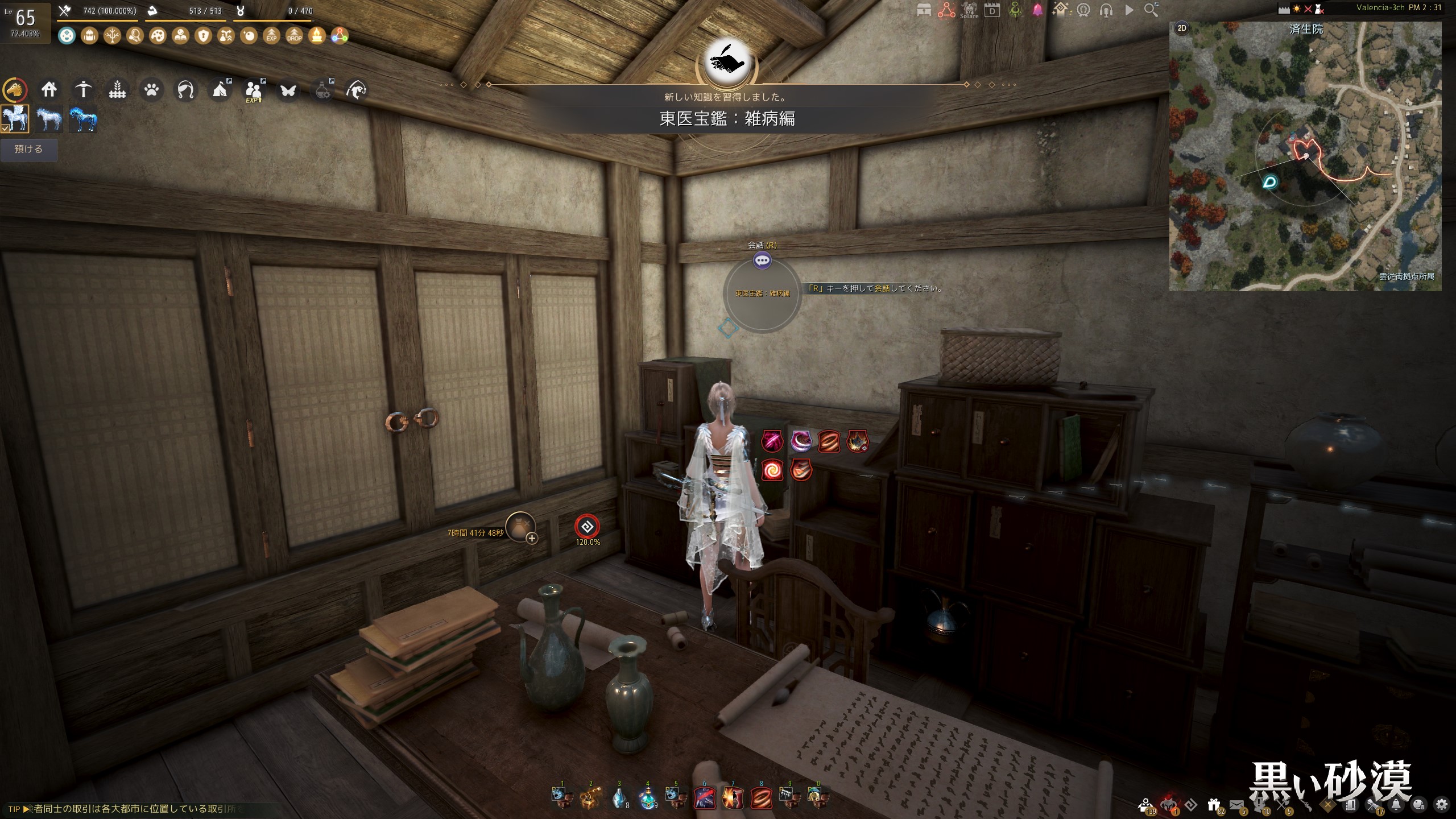This screenshot has height=819, width=1456.
Task: Open the gear settings icon
Action: [1441, 805]
